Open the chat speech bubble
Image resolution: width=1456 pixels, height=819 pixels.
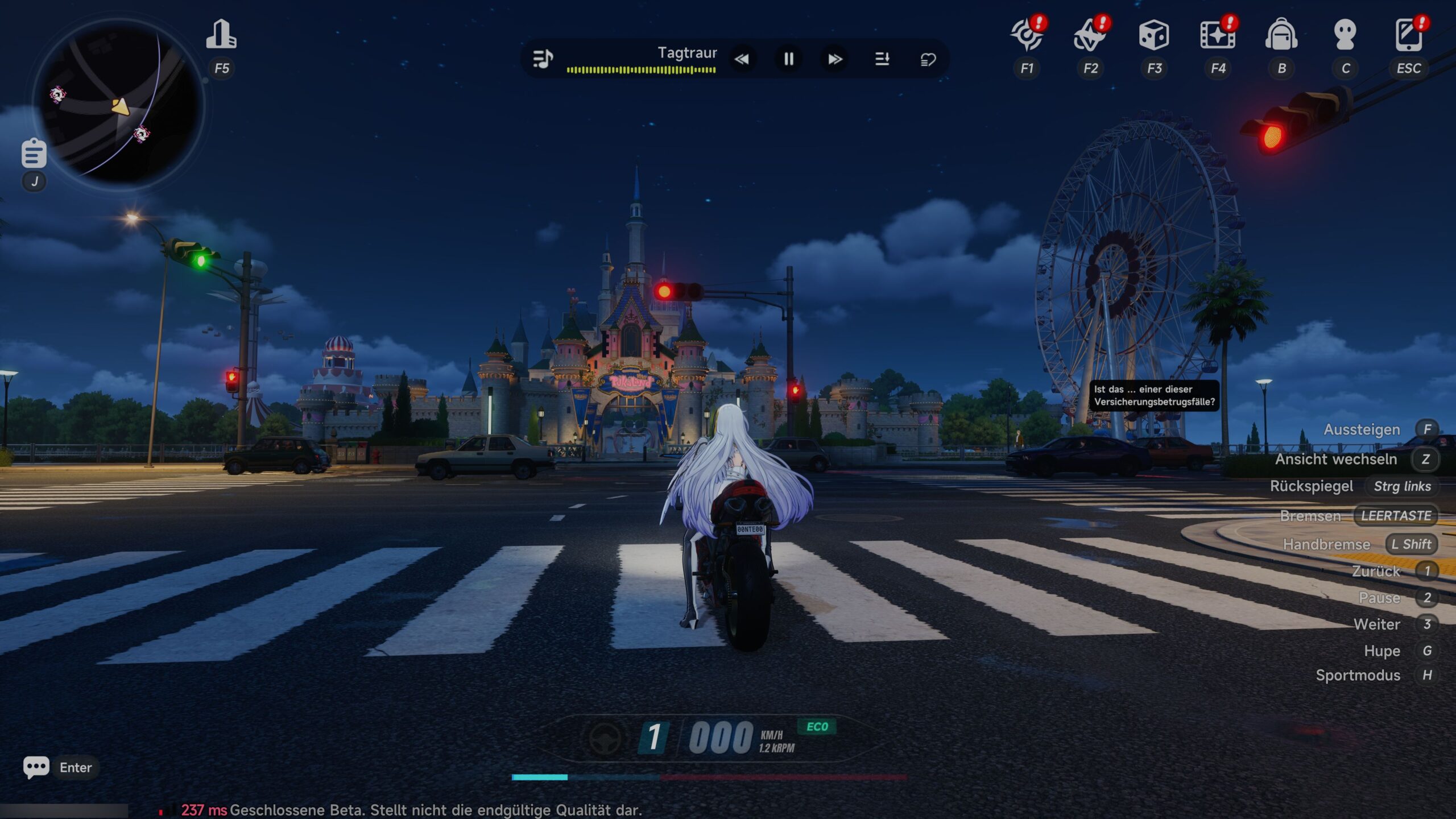(x=36, y=767)
